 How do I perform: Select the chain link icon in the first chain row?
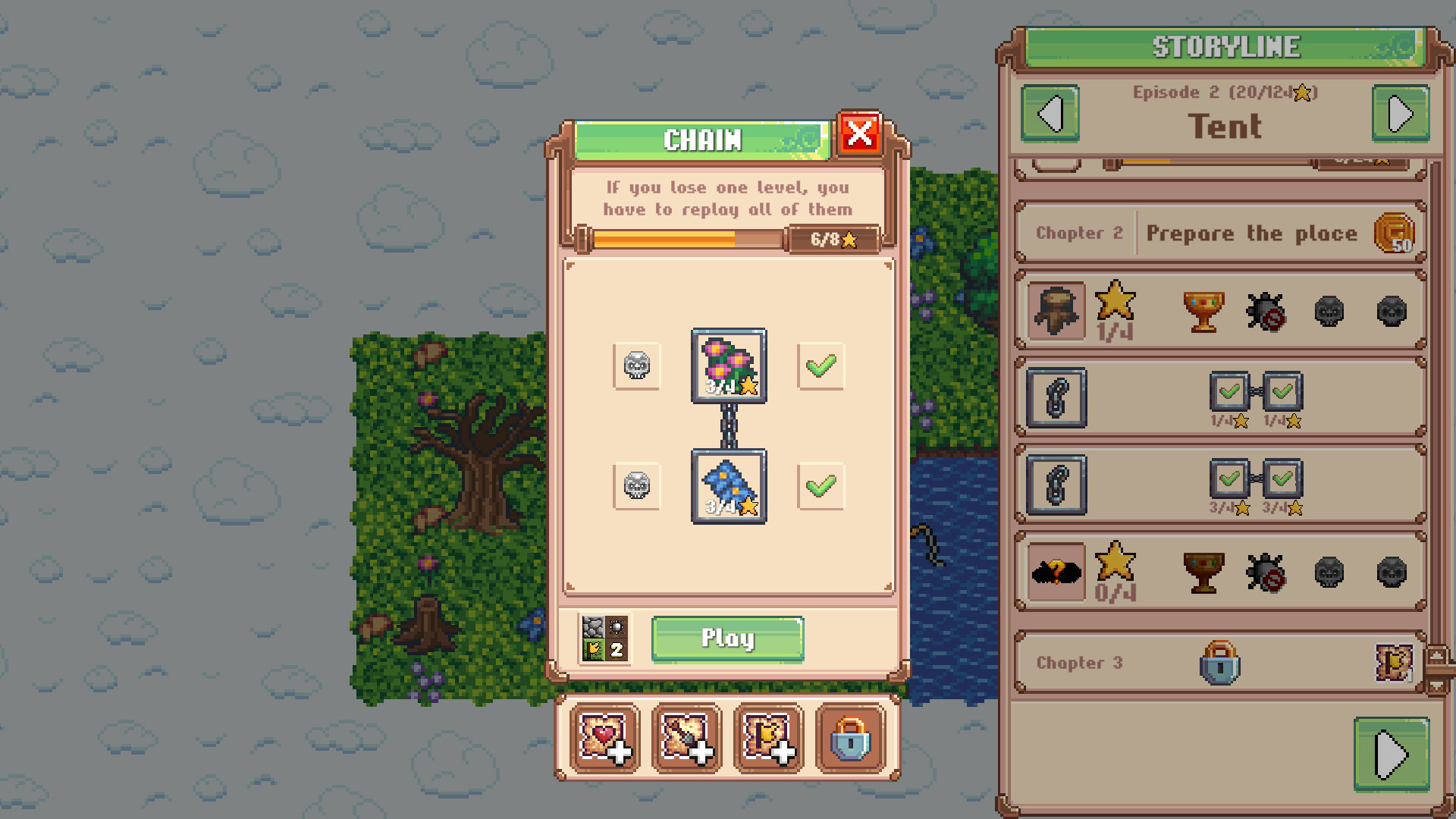click(x=1056, y=400)
